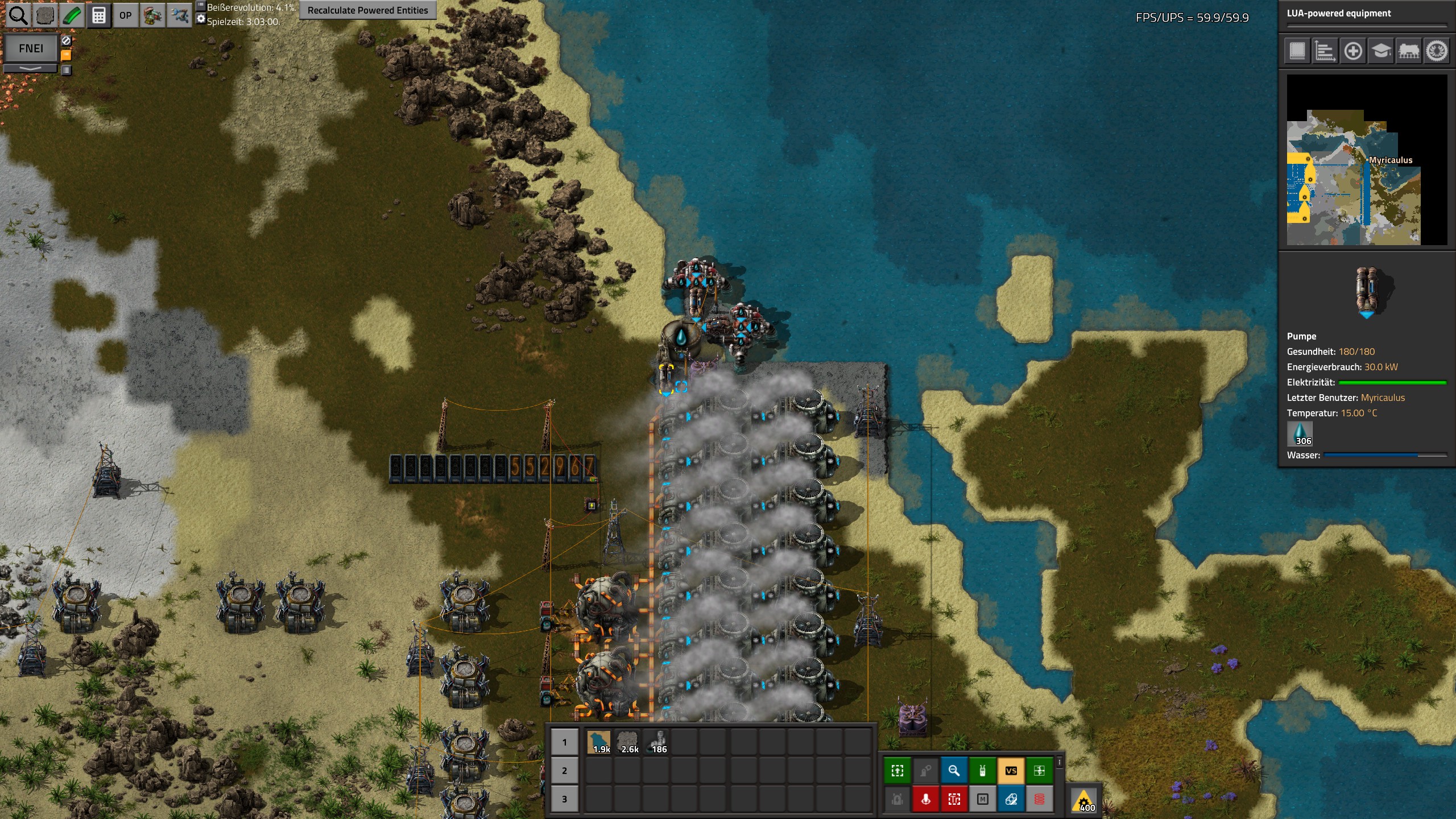Switch to quickbar row 2

click(564, 771)
